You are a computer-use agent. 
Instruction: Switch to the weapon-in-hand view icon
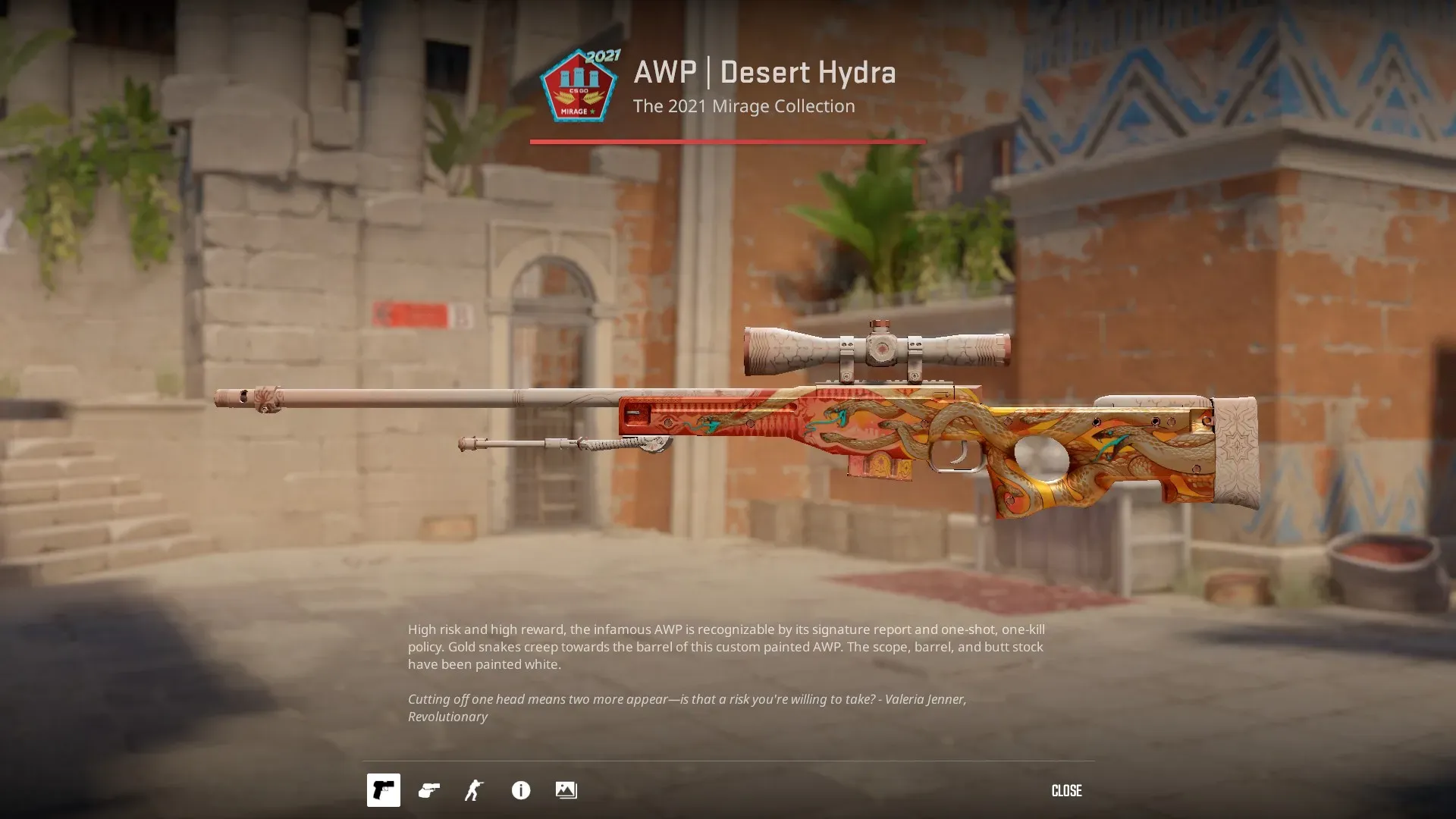(429, 790)
